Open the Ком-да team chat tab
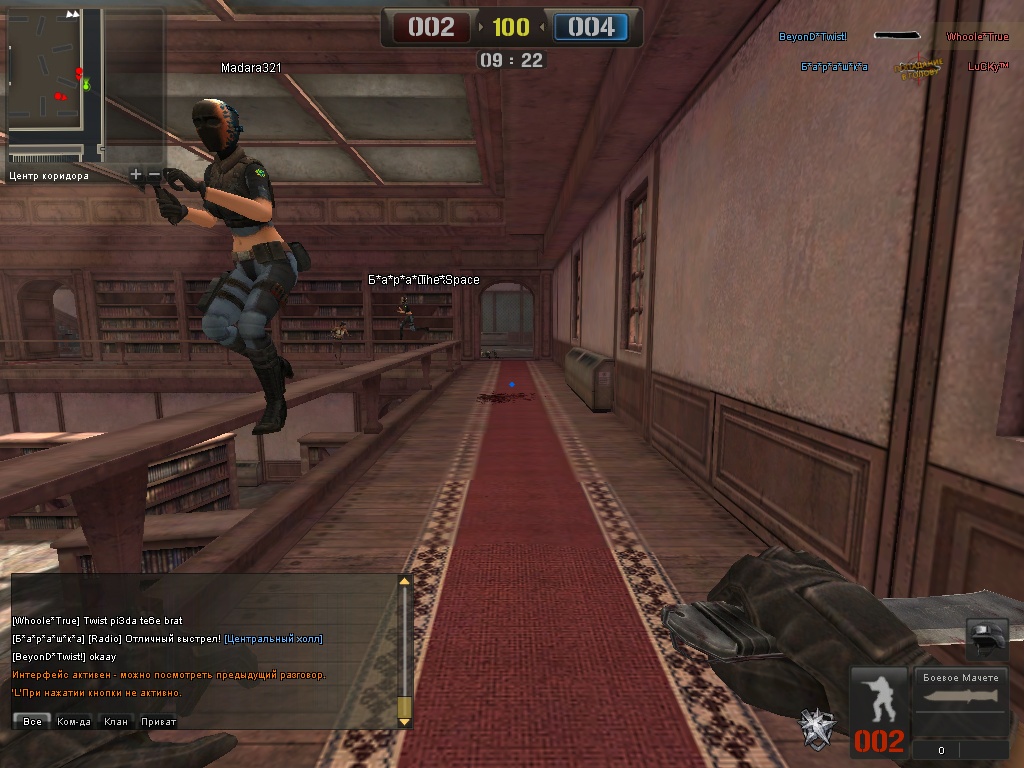Viewport: 1024px width, 768px height. [74, 721]
